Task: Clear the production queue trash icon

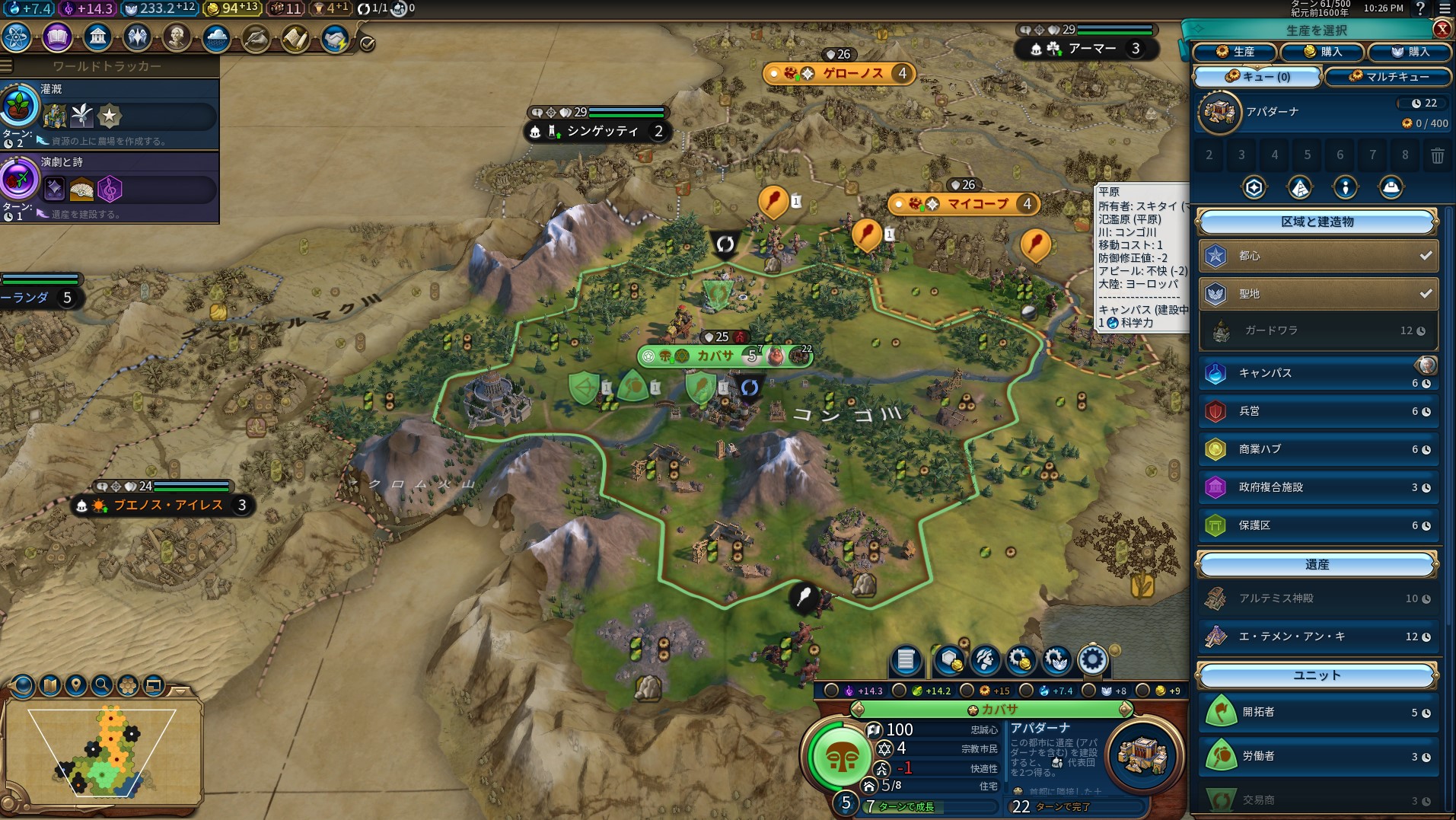Action: [x=1437, y=156]
